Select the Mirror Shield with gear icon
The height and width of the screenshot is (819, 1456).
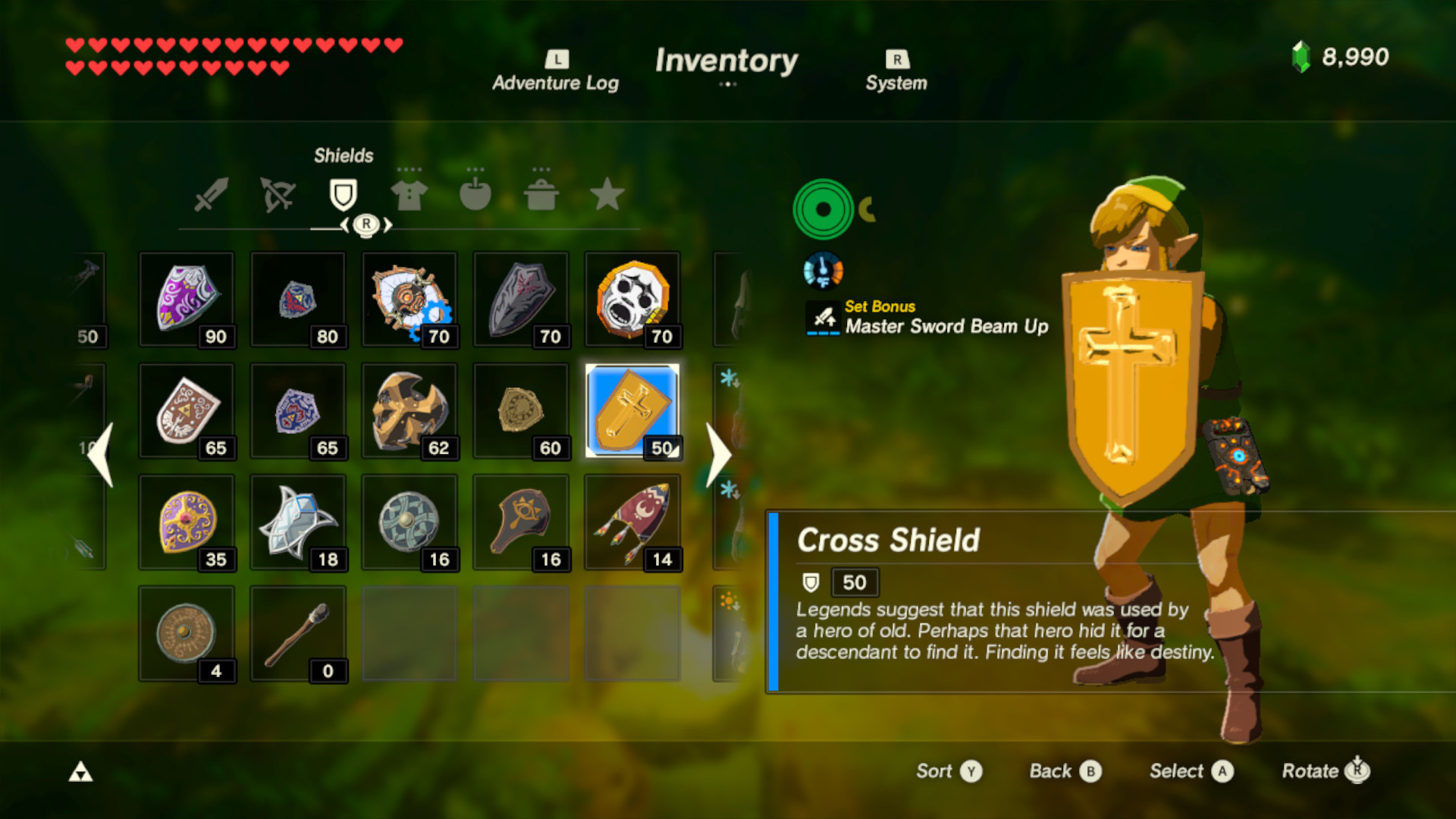[409, 300]
